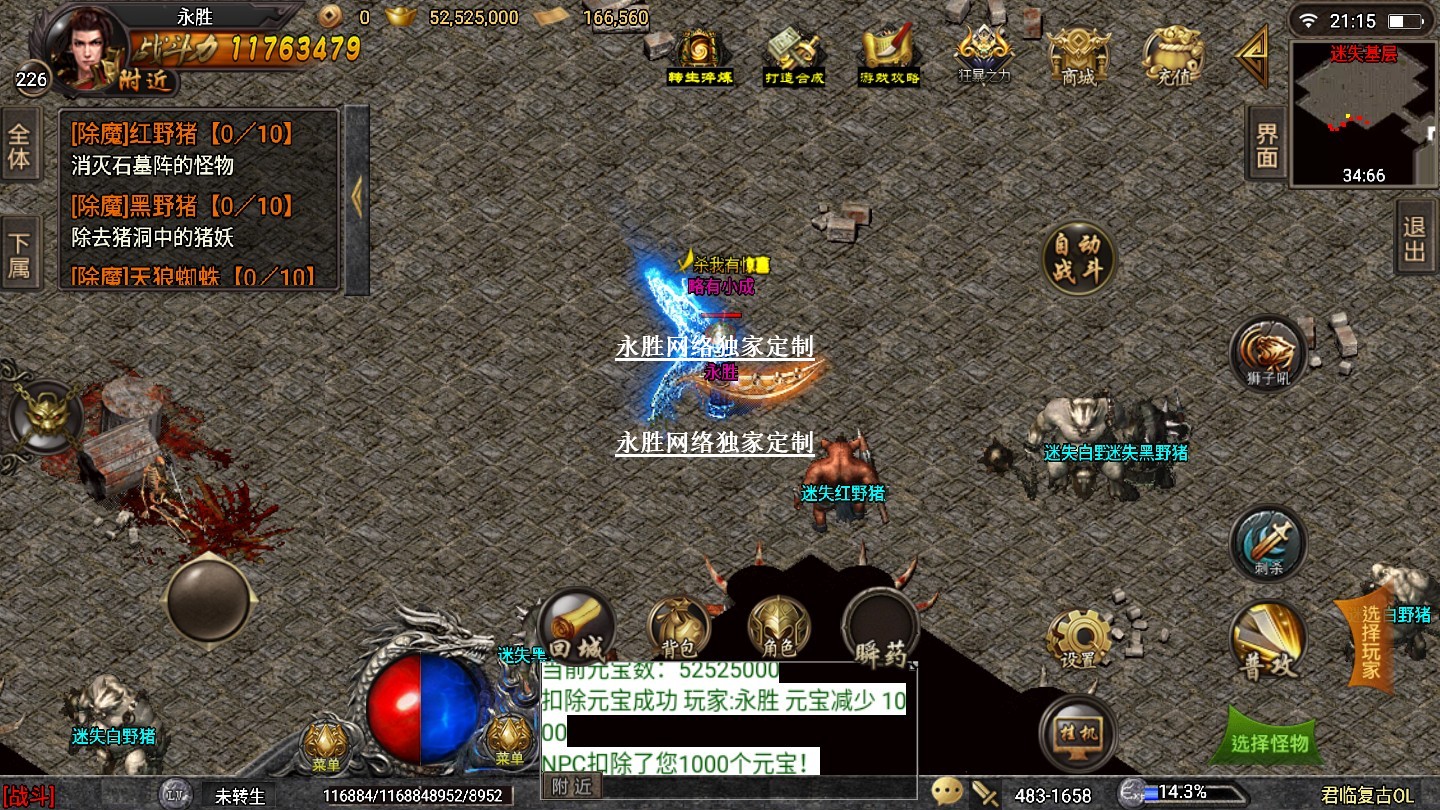Open the 商城 shop
The width and height of the screenshot is (1440, 810).
(x=1078, y=56)
